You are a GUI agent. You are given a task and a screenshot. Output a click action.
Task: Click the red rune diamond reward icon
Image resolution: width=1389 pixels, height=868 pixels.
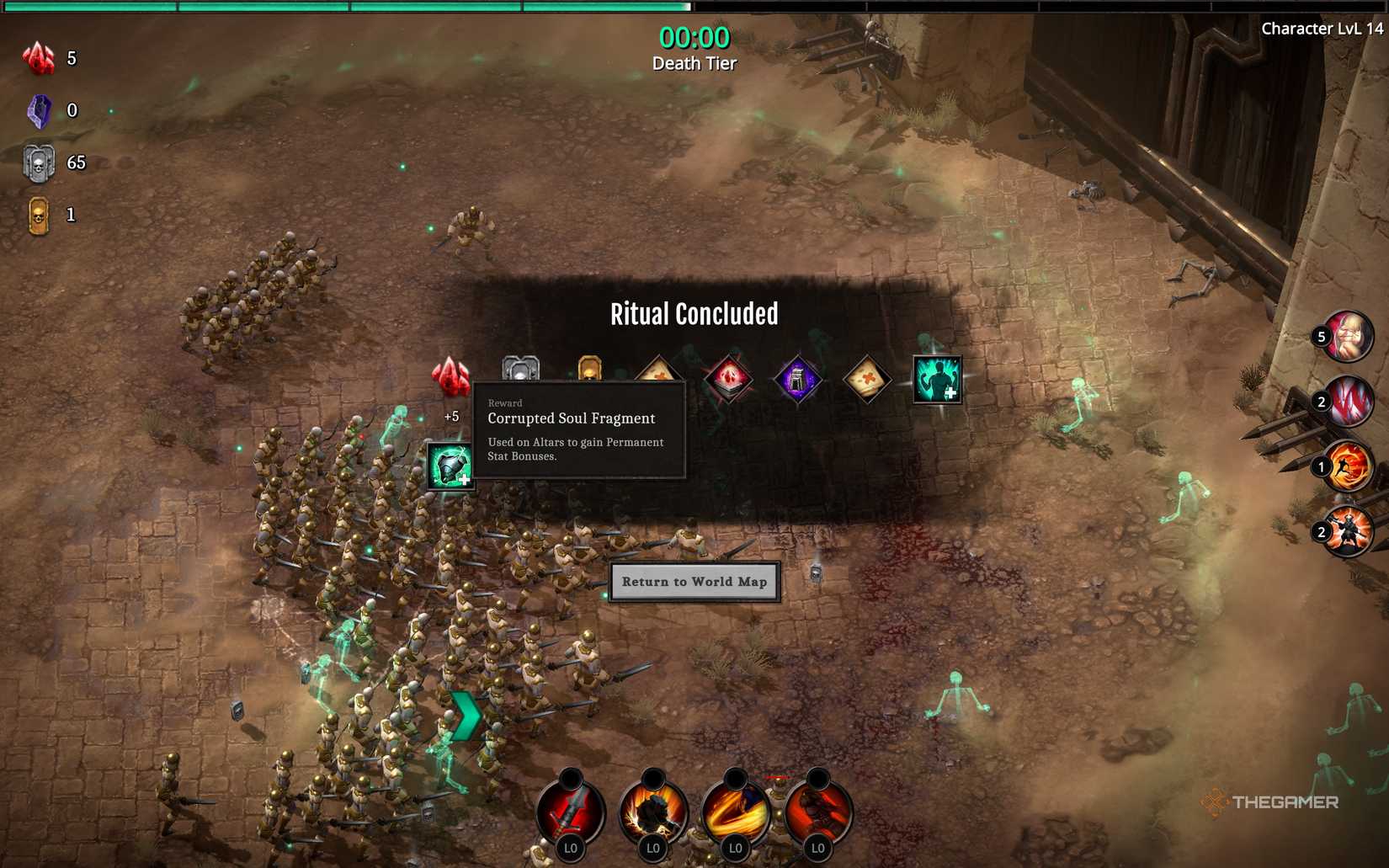coord(728,377)
